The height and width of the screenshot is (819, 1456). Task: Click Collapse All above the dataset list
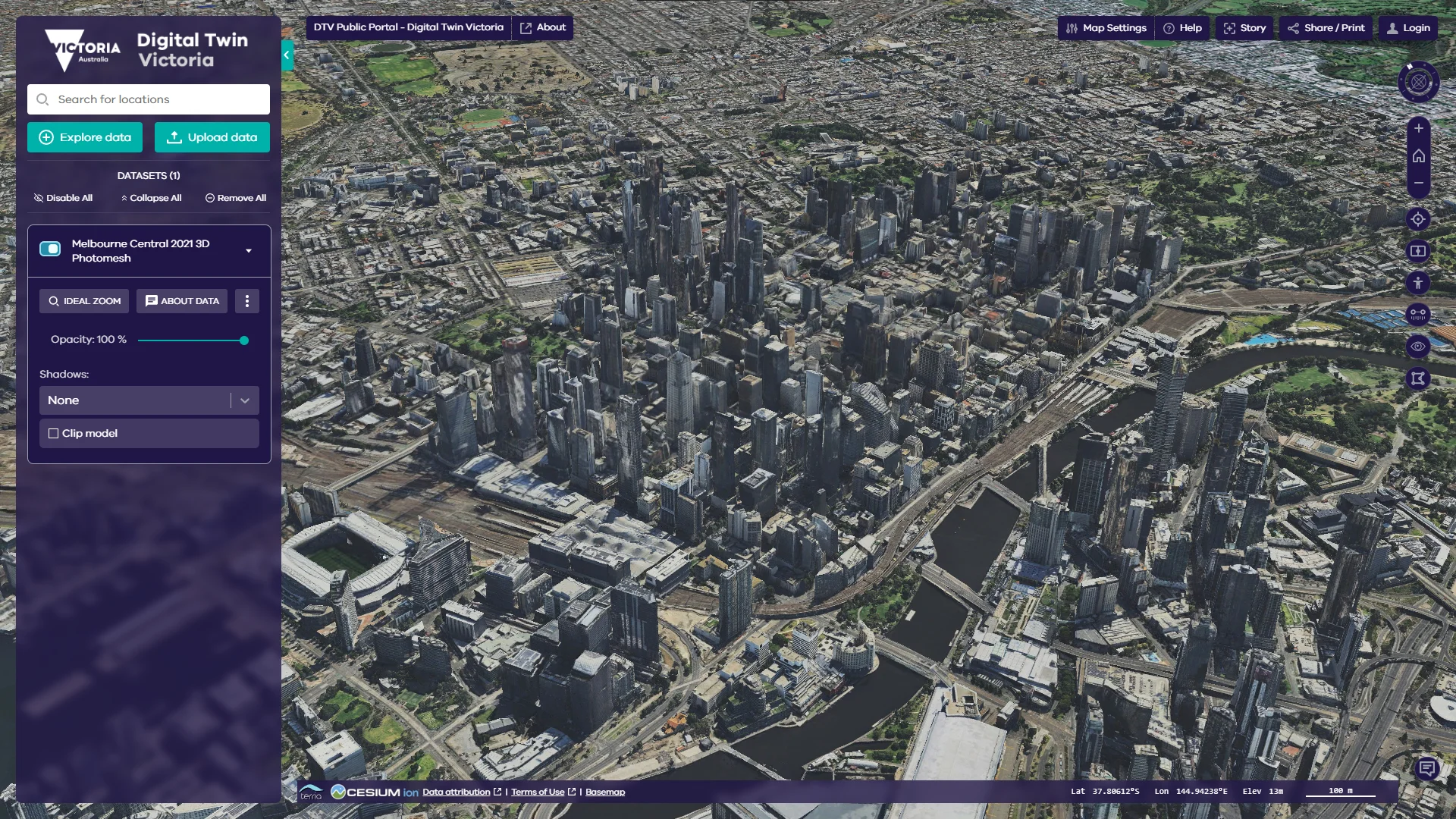pyautogui.click(x=151, y=198)
